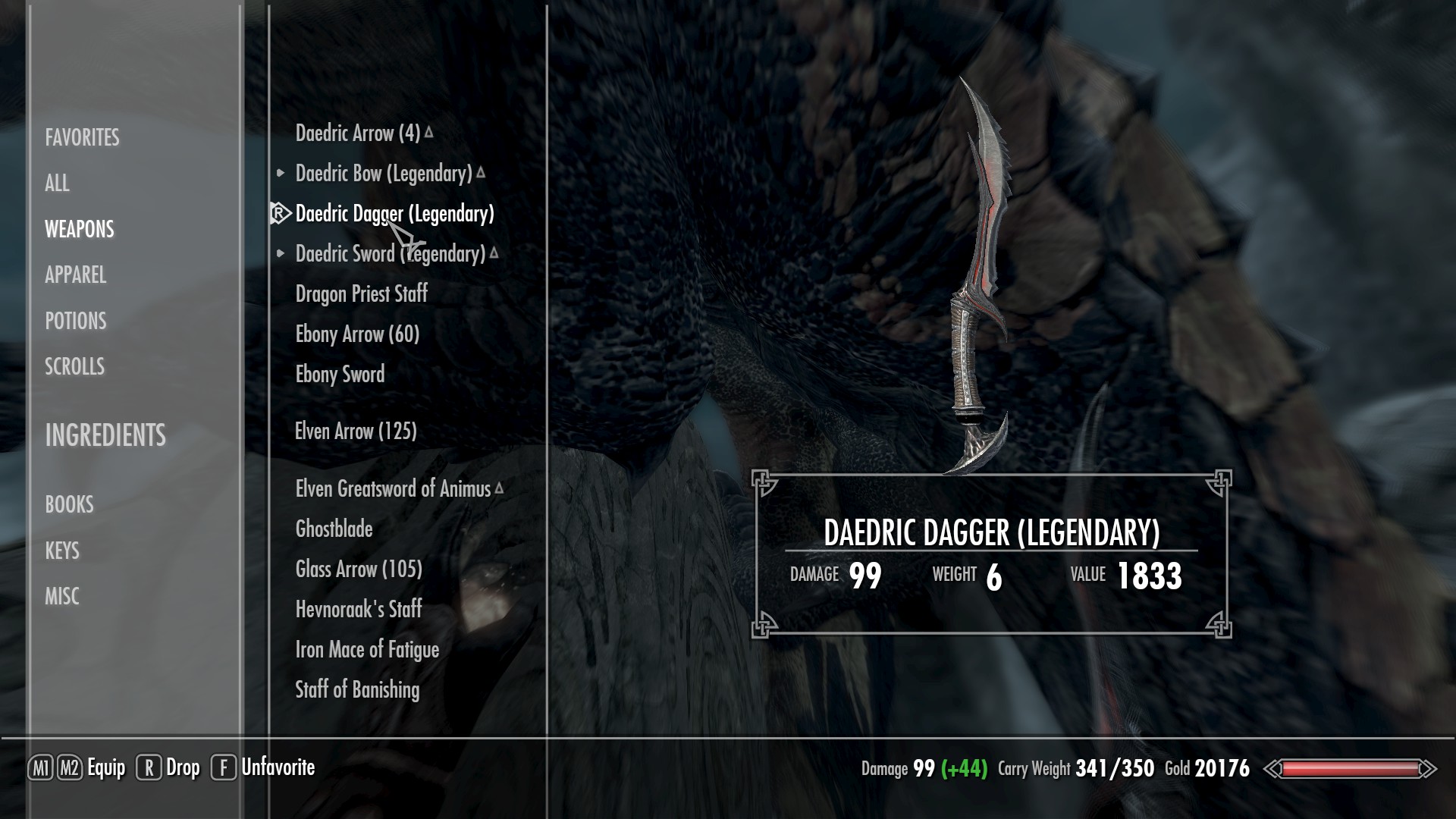Open the Favorites category
The width and height of the screenshot is (1456, 819).
point(82,137)
